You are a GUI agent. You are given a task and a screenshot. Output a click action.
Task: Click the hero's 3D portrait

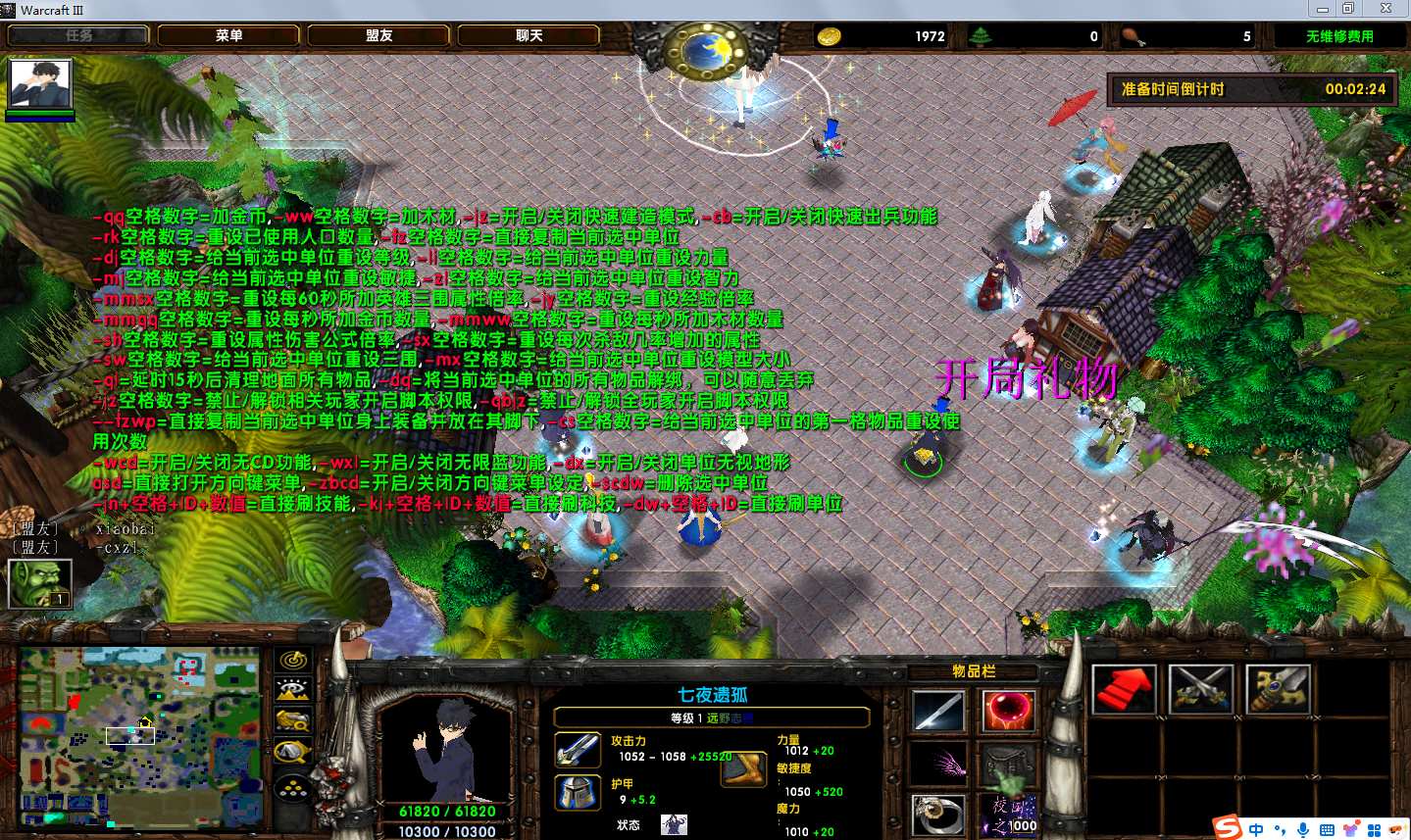pos(446,747)
